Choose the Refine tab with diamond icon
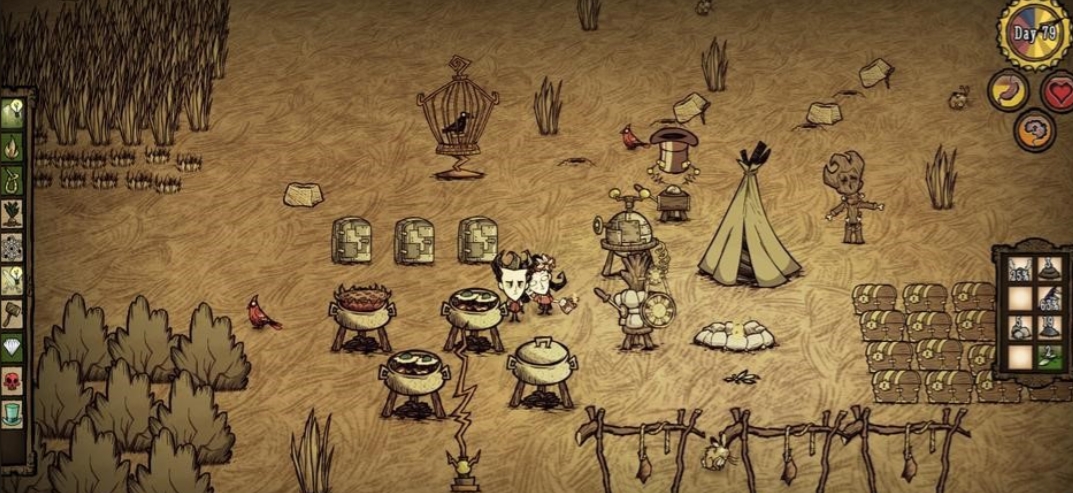 click(x=13, y=346)
